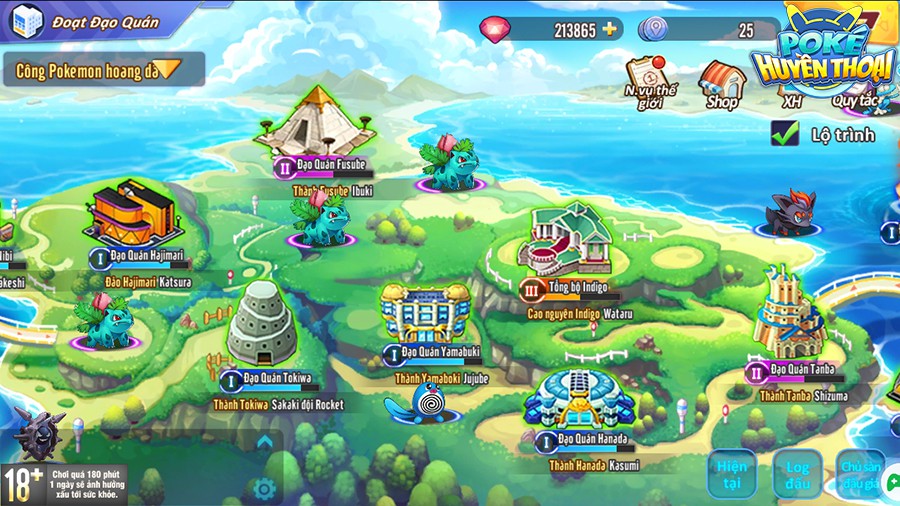Open Chủ sàn đấu giá button
The image size is (900, 506).
(x=860, y=474)
